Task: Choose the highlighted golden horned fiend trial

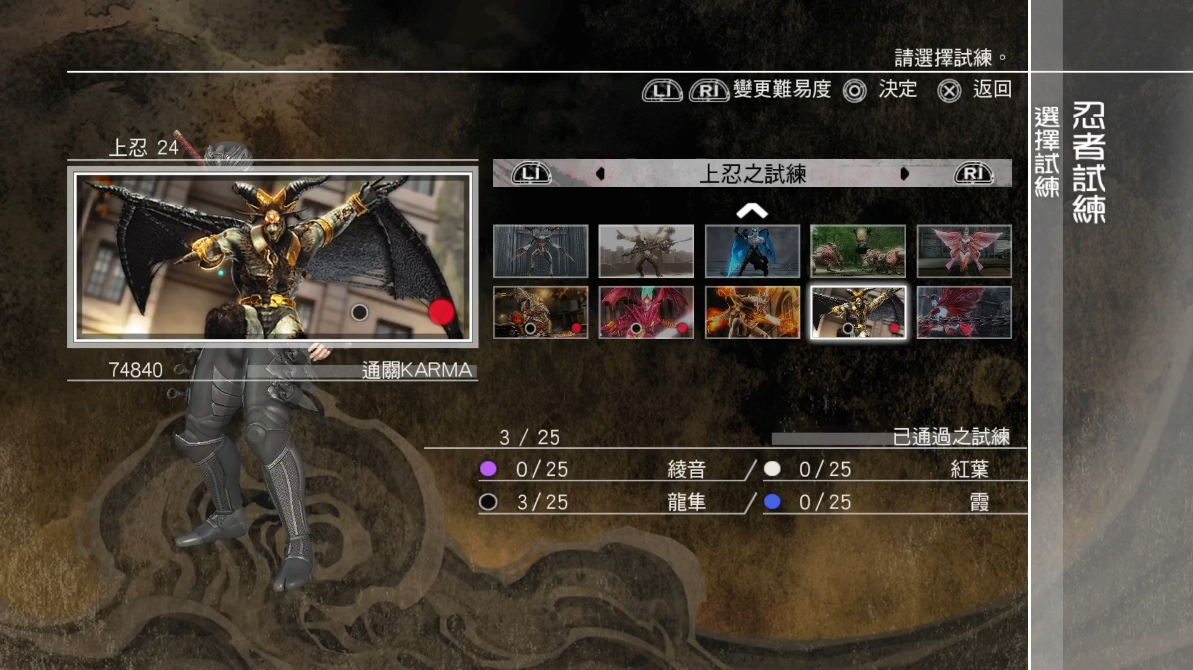Action: (858, 312)
